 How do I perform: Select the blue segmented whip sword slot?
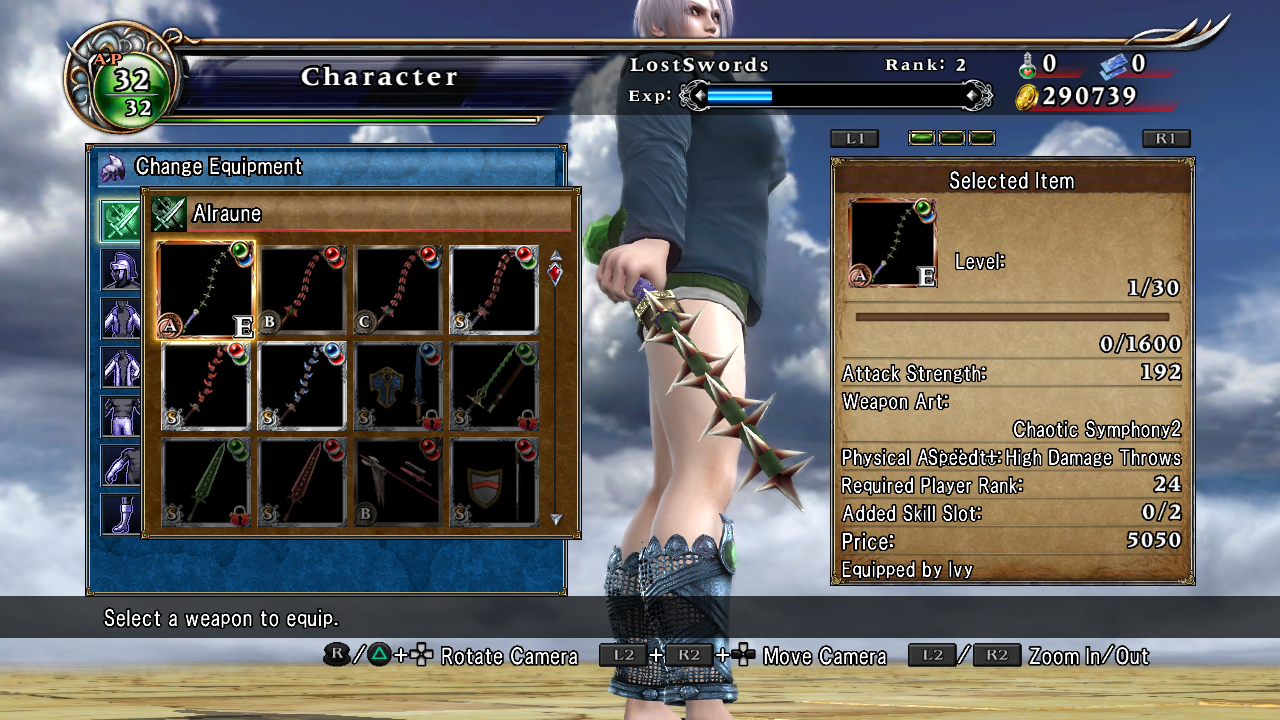[302, 386]
